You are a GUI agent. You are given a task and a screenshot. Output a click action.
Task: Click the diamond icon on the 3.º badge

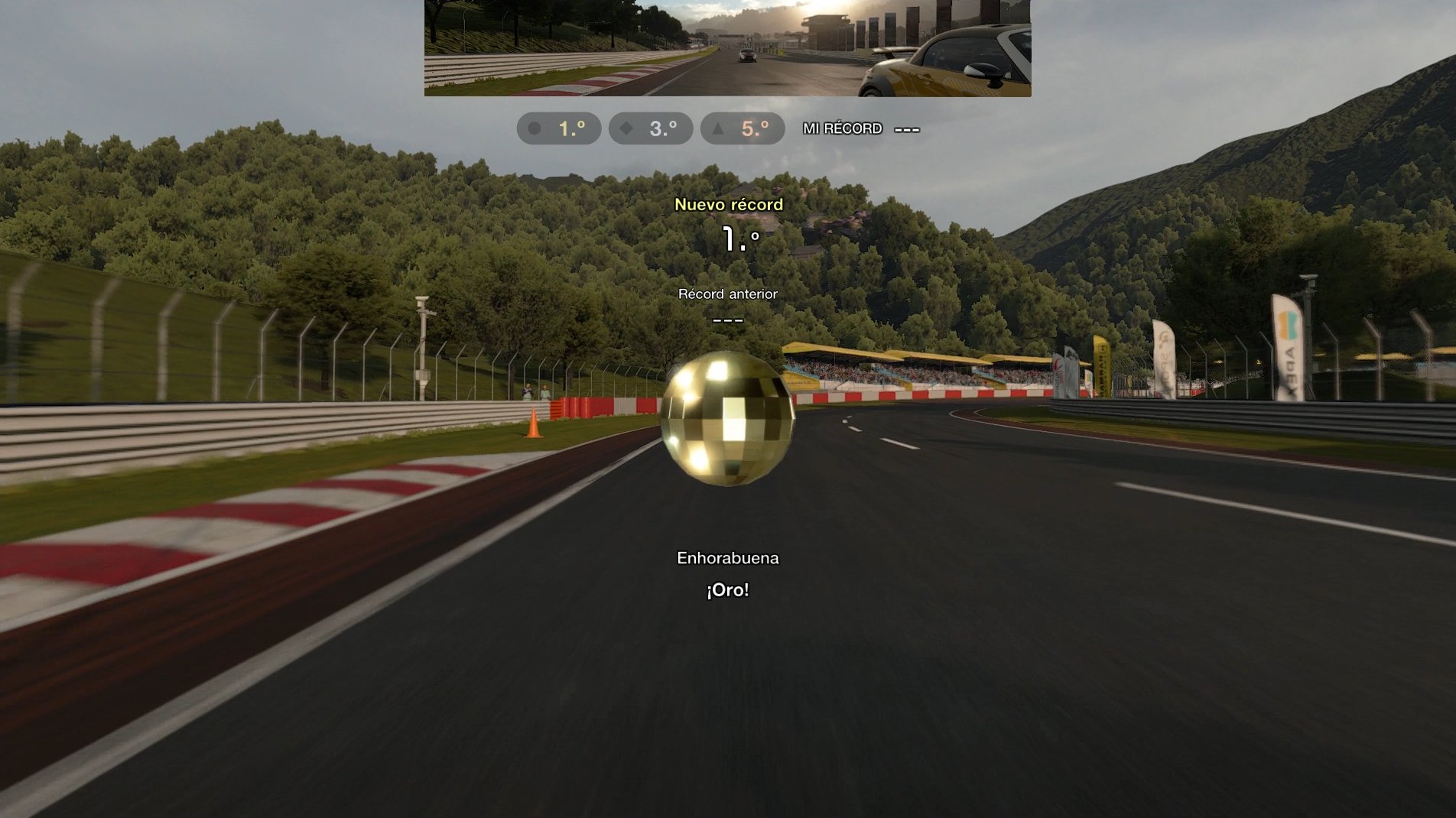pyautogui.click(x=627, y=128)
